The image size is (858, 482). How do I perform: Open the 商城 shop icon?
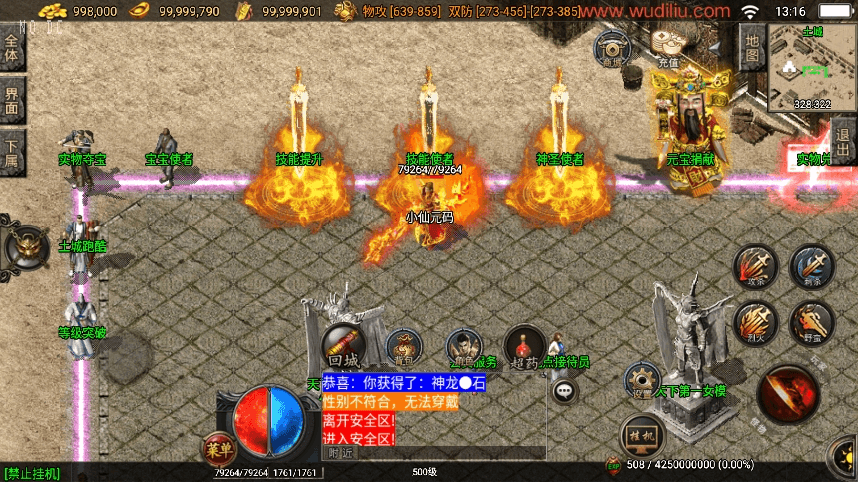(x=612, y=46)
